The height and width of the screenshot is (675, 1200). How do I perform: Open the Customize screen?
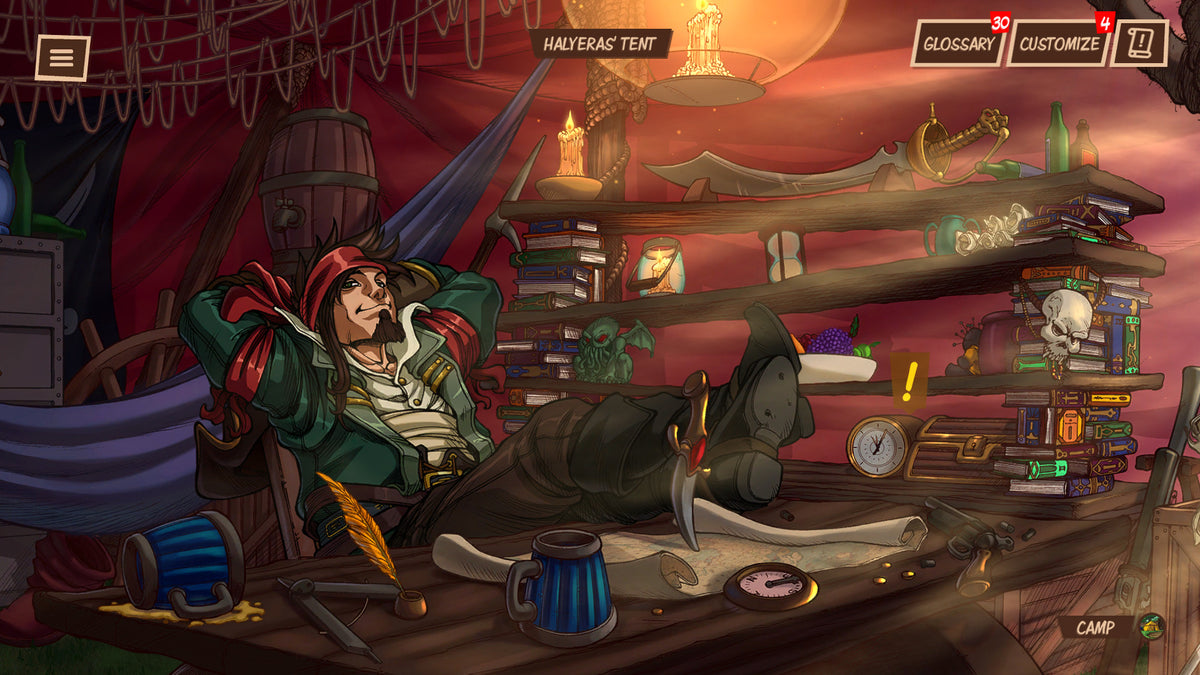pyautogui.click(x=1059, y=44)
